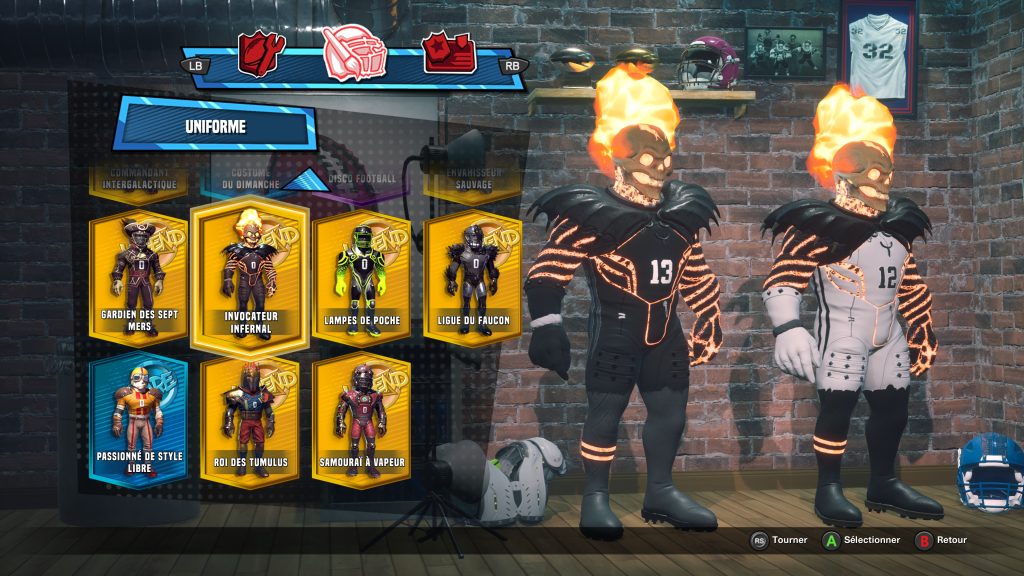1024x576 pixels.
Task: Pick the Samouraï à Vapeur uniform
Action: (x=361, y=420)
